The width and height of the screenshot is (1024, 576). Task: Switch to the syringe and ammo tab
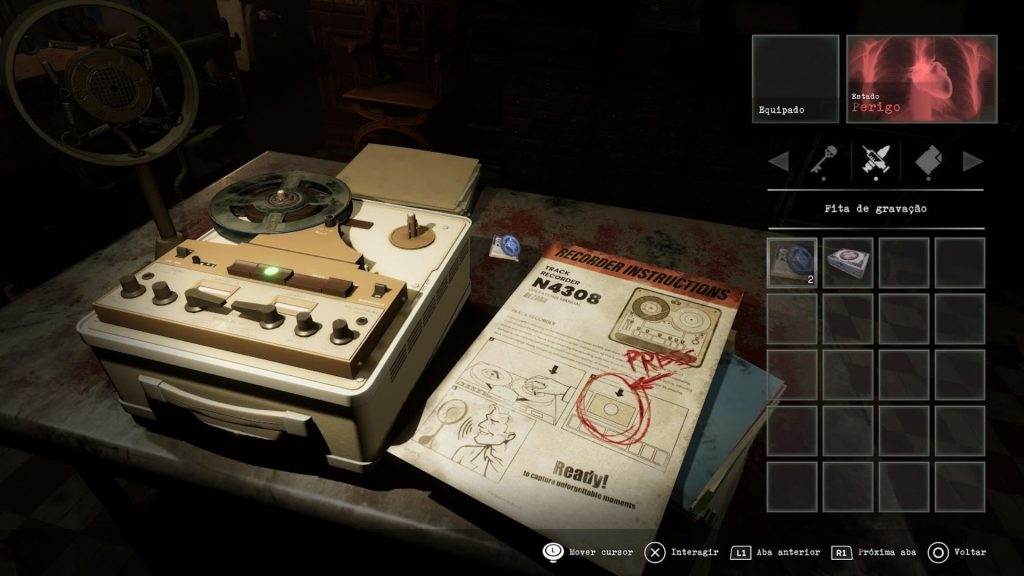pyautogui.click(x=875, y=160)
